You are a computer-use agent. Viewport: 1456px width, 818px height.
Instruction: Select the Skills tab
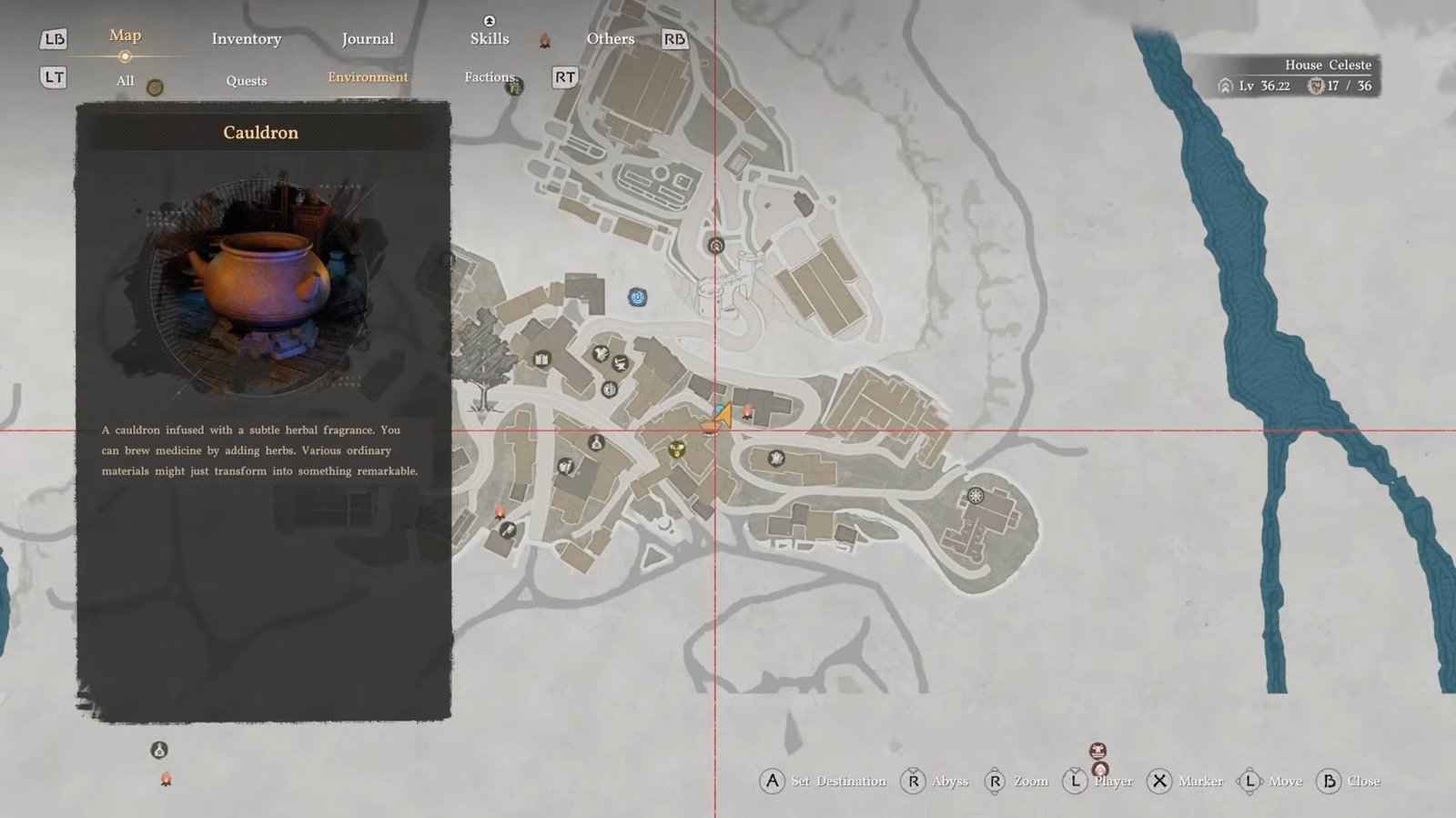pyautogui.click(x=490, y=38)
